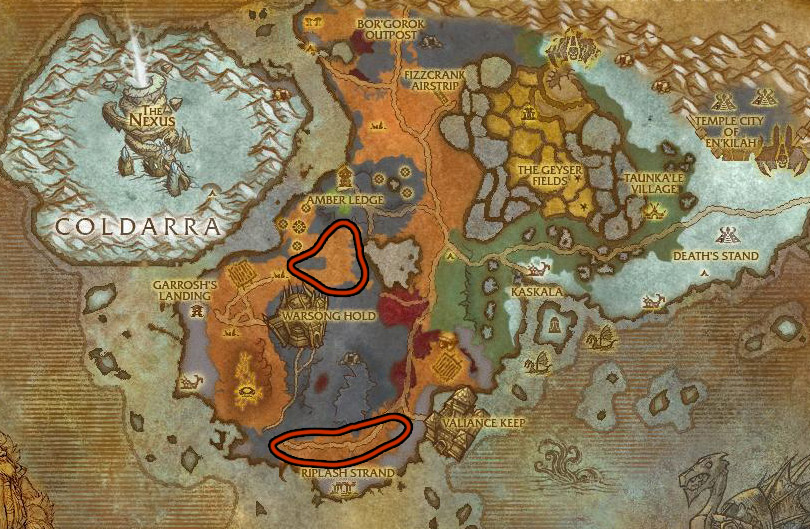Select Fizzcrank Airstrip on the map
The width and height of the screenshot is (810, 529).
pyautogui.click(x=431, y=81)
